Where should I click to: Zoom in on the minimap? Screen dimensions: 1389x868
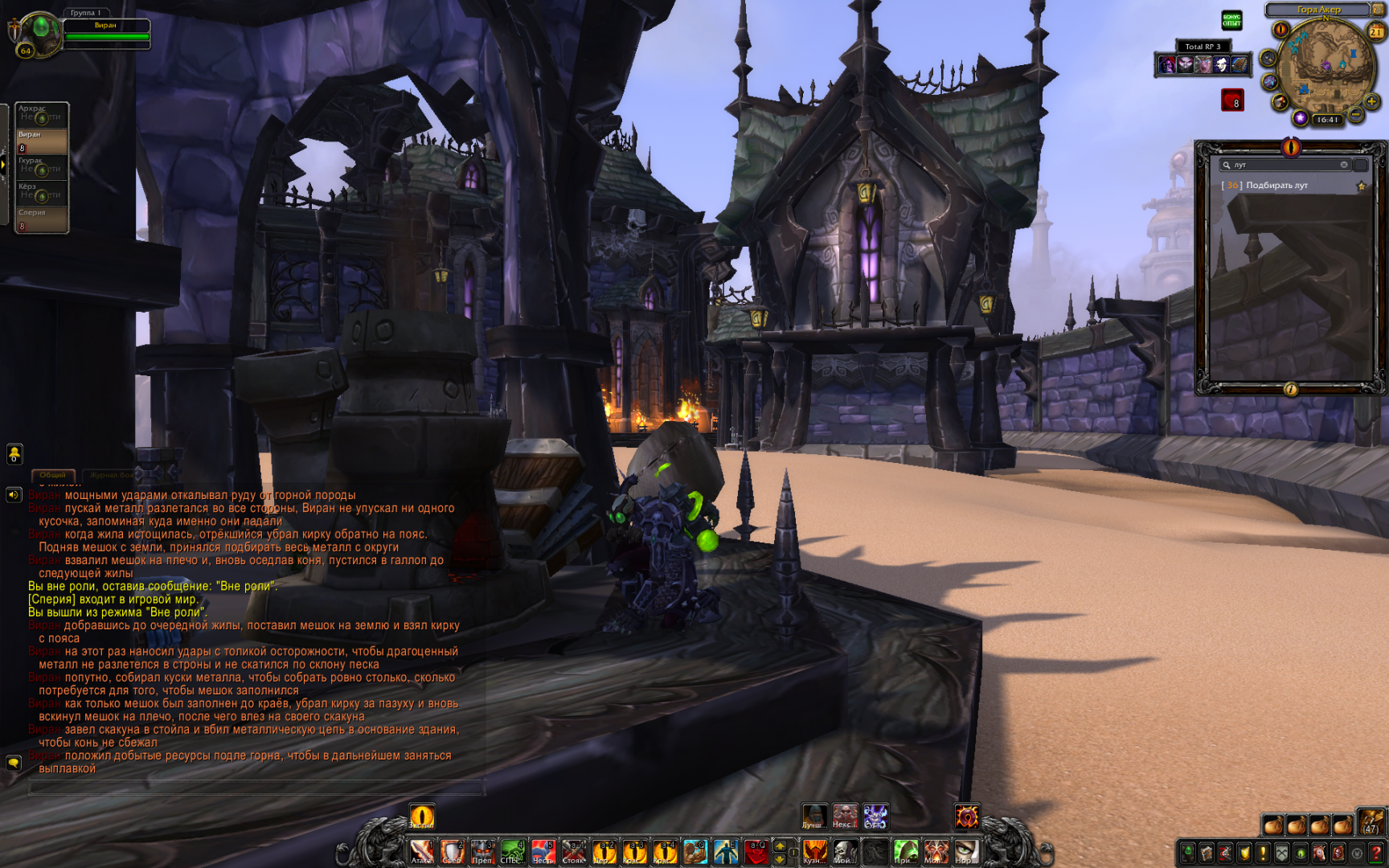(x=1371, y=101)
